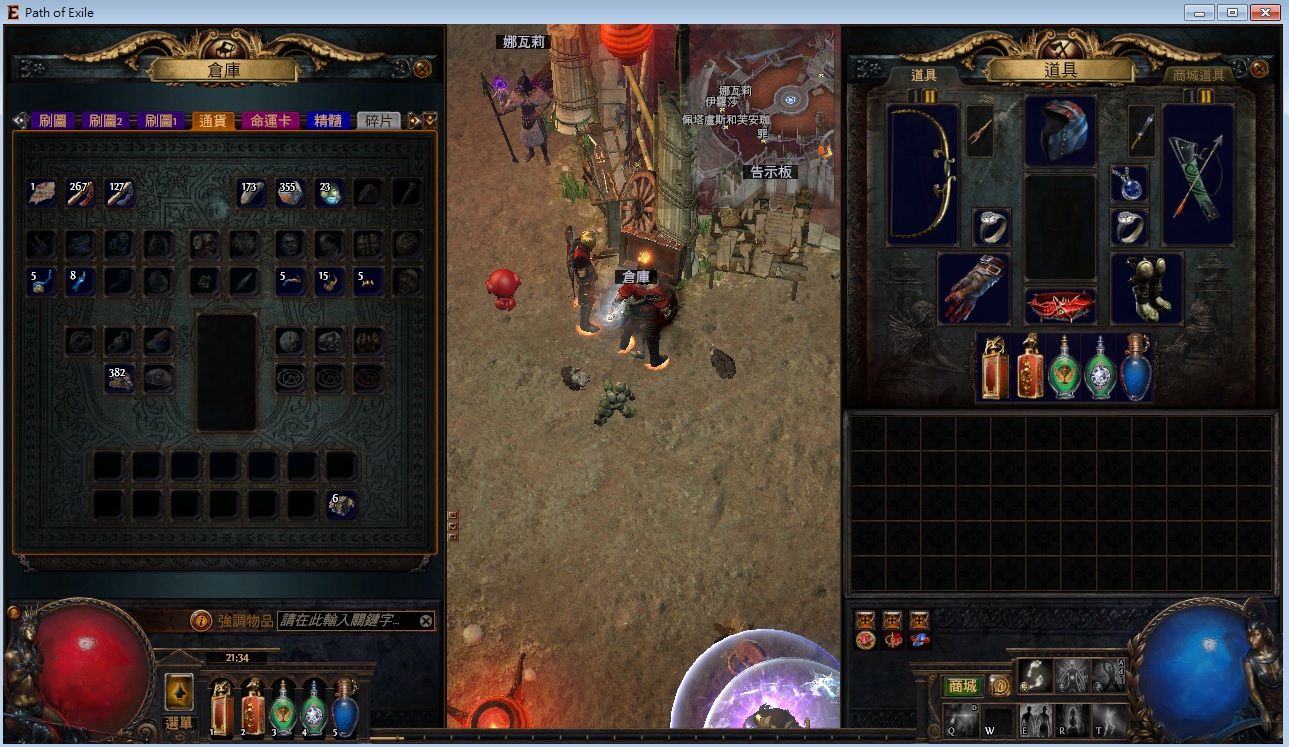Viewport: 1289px width, 747px height.
Task: Open the 商城 shop
Action: point(963,686)
